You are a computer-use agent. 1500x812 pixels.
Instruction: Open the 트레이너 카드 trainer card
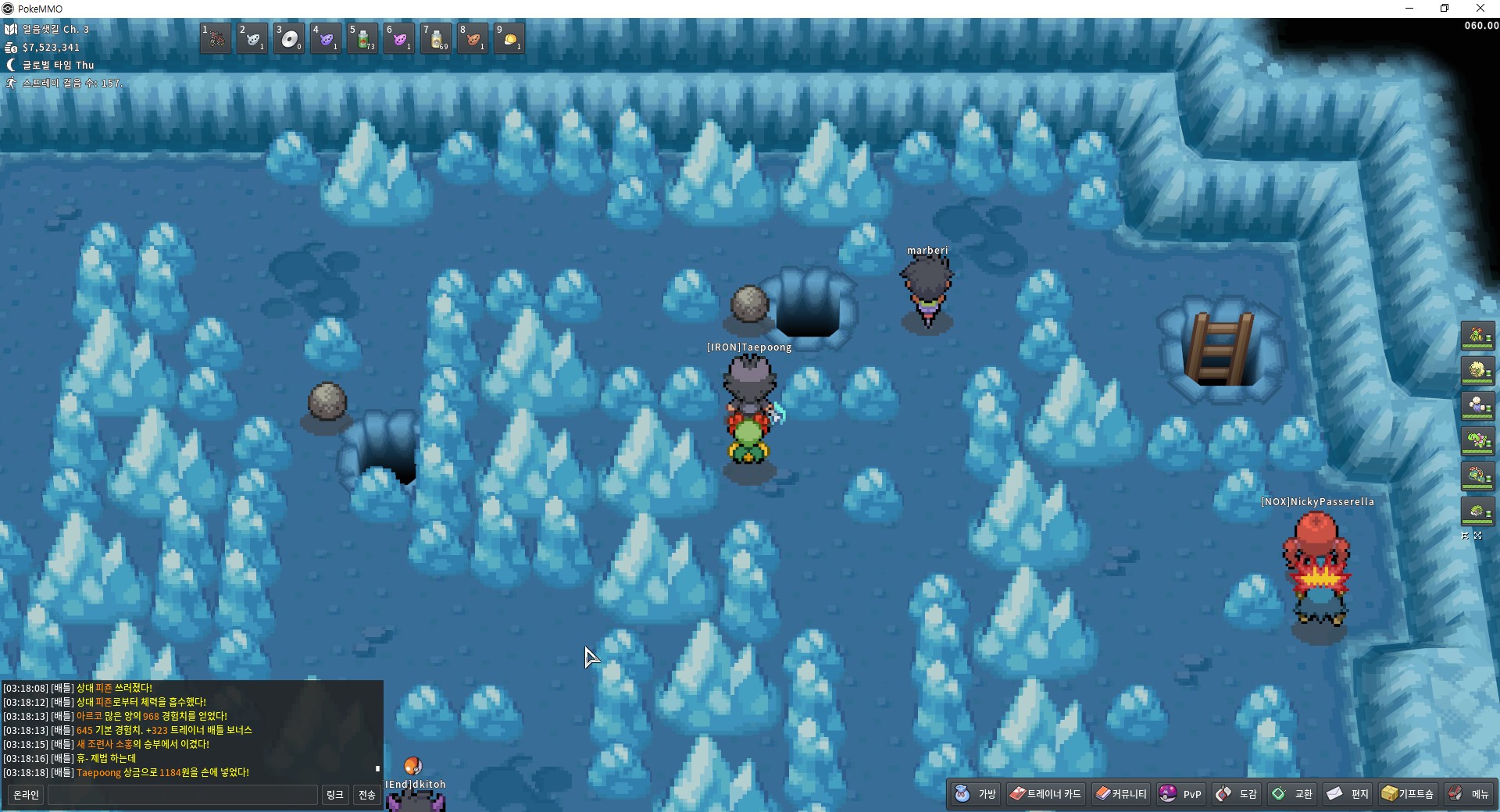pos(1045,794)
